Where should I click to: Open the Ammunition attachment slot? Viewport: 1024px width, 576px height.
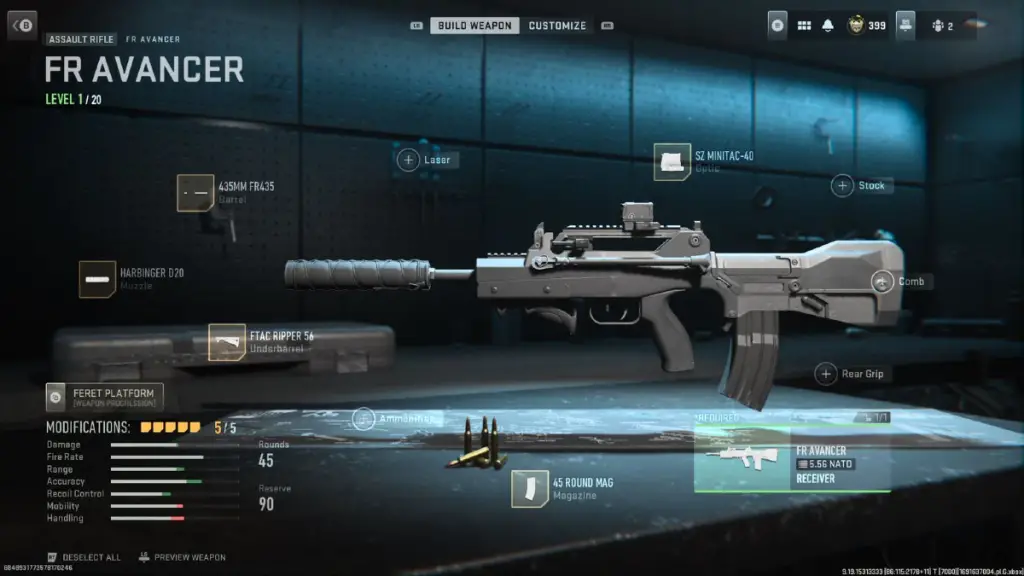click(364, 419)
